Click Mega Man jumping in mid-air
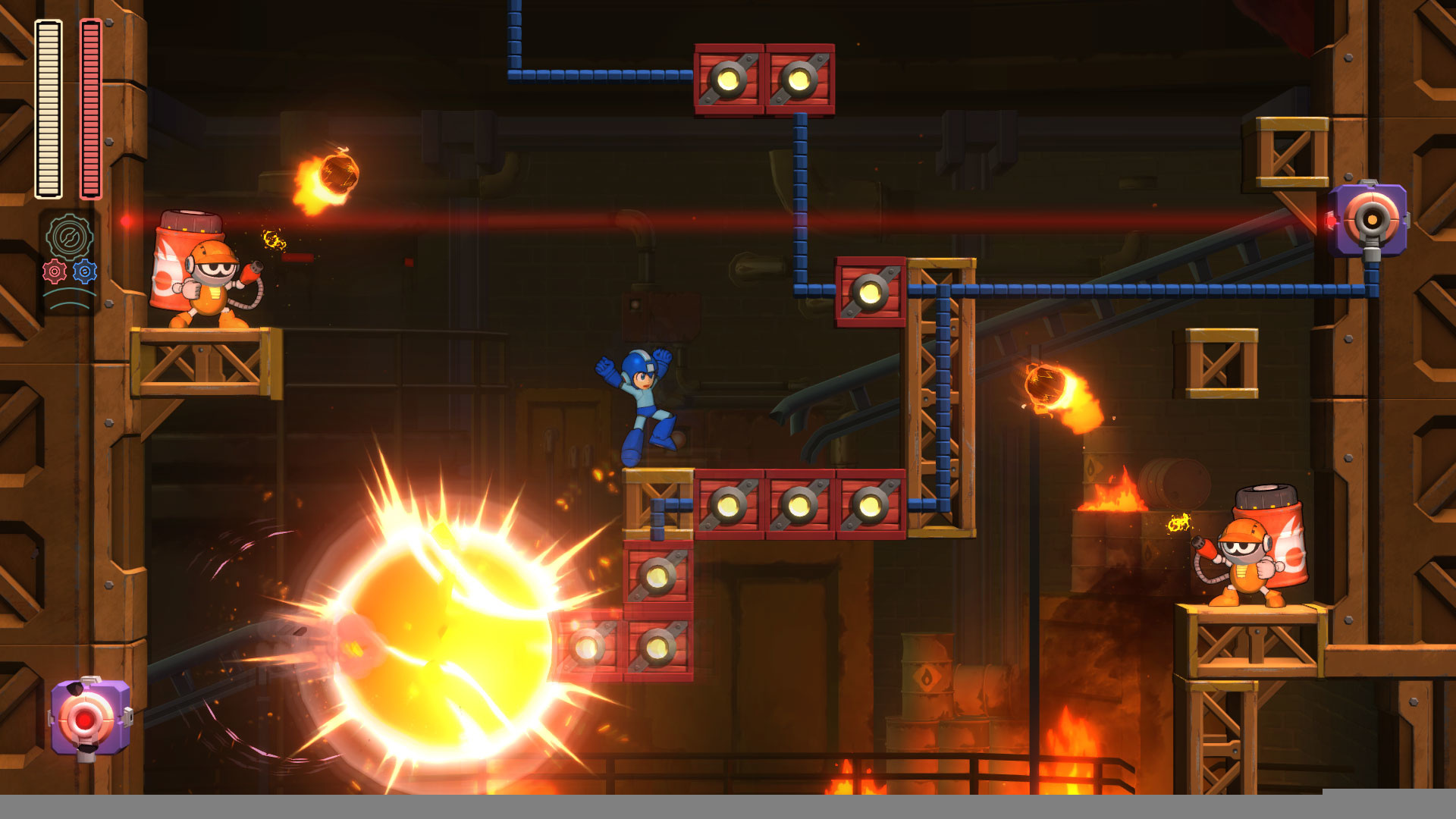This screenshot has height=819, width=1456. point(641,402)
